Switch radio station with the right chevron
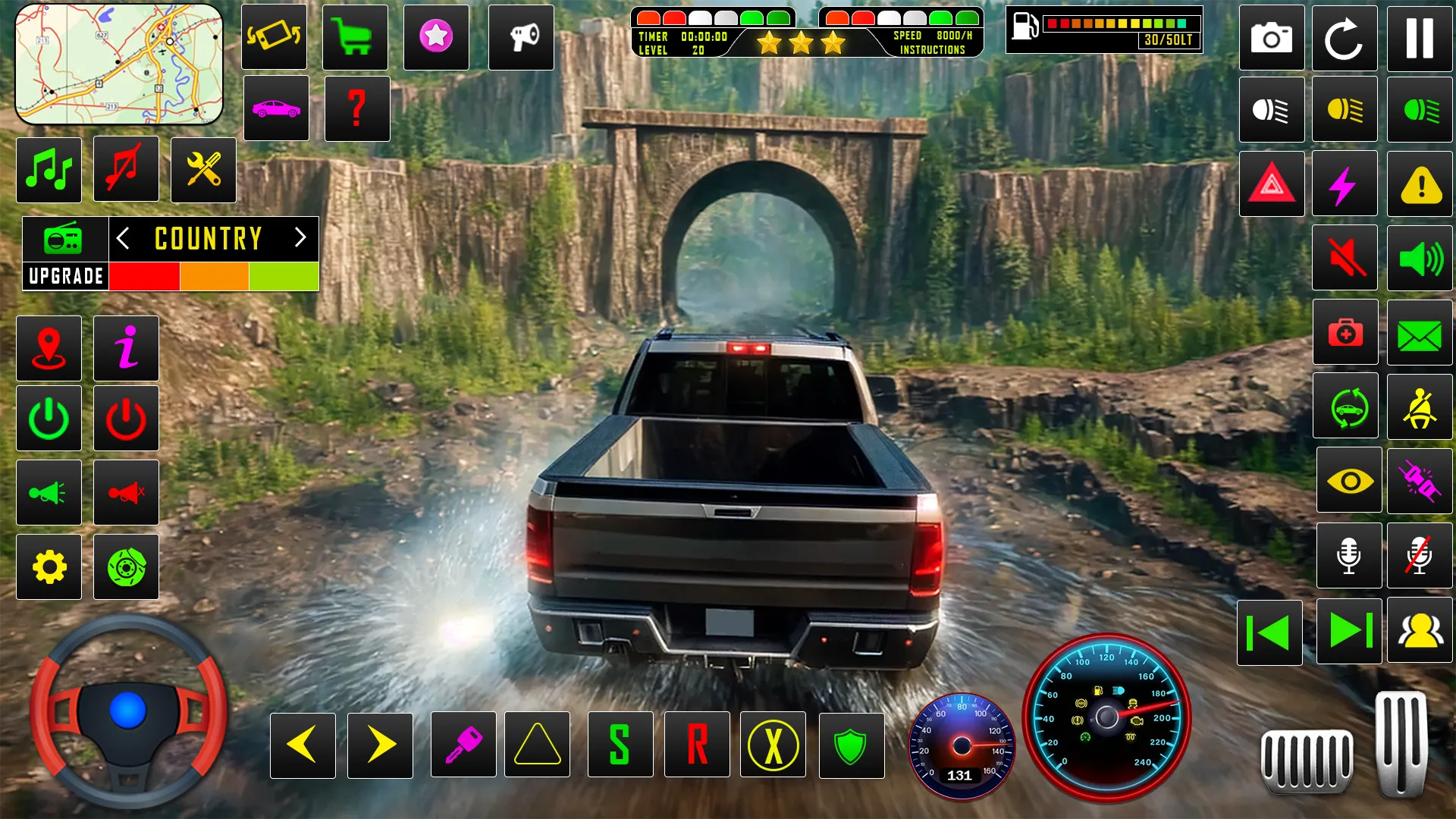This screenshot has height=819, width=1456. pyautogui.click(x=299, y=239)
